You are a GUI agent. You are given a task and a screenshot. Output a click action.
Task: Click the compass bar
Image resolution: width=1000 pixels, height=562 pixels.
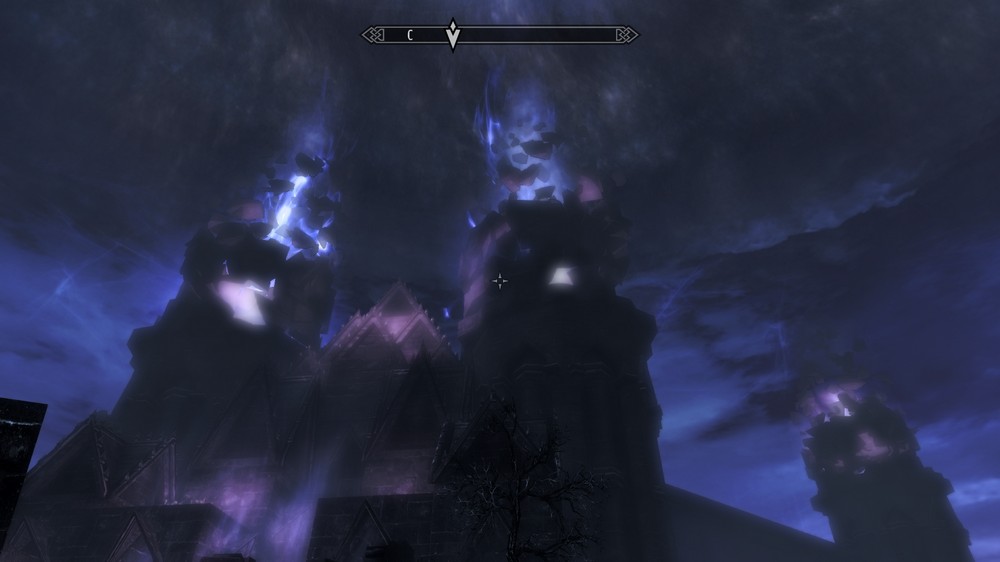pos(540,35)
